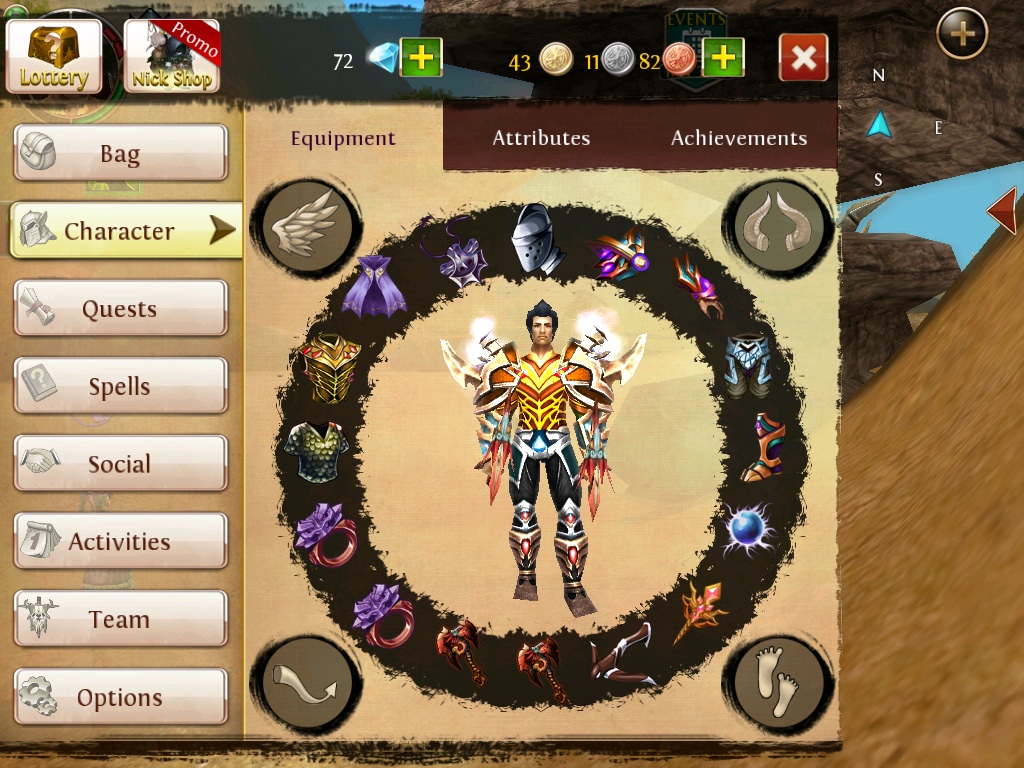Open the Bag menu
The image size is (1024, 768).
(x=120, y=154)
